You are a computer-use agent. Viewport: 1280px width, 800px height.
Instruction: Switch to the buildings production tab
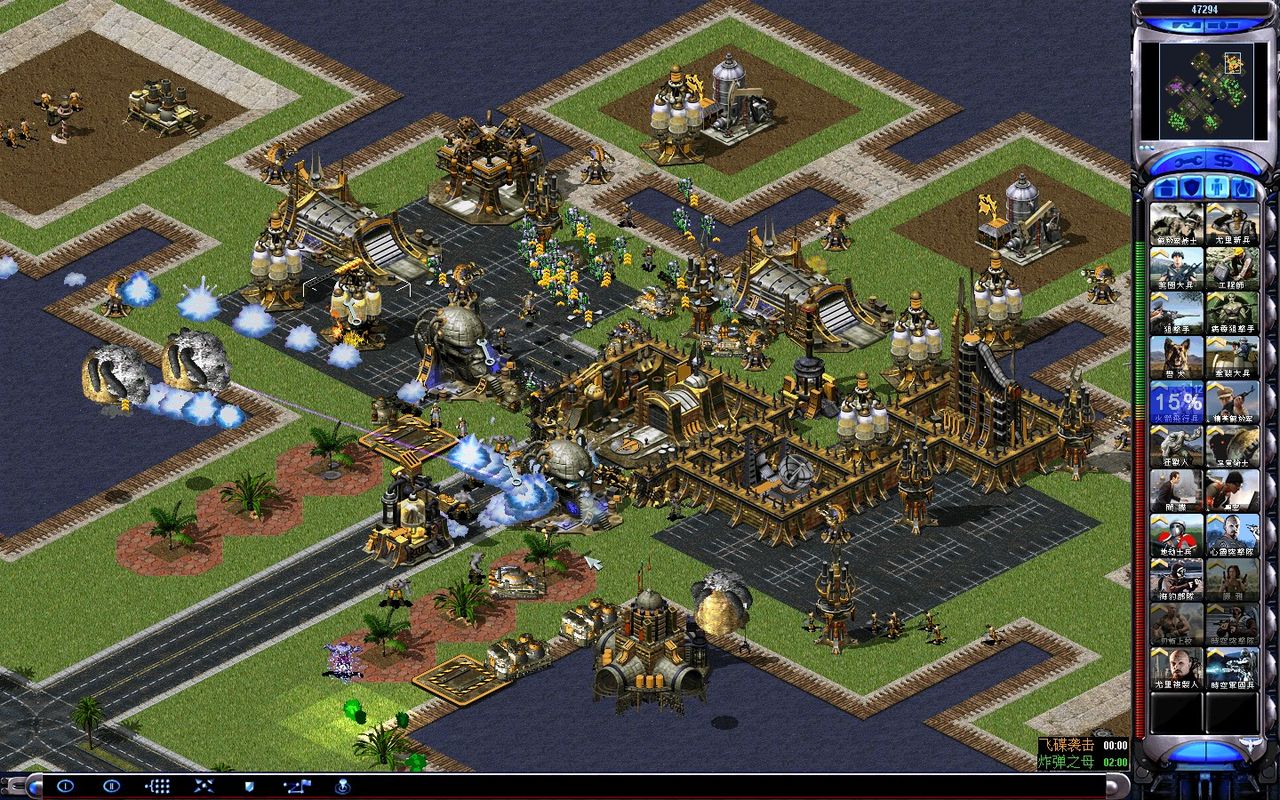coord(1165,187)
